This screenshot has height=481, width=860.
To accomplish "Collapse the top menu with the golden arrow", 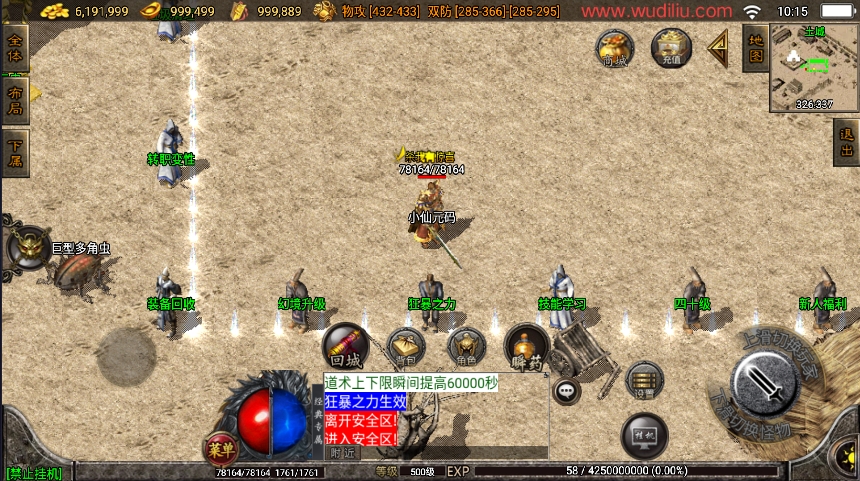I will pyautogui.click(x=717, y=46).
